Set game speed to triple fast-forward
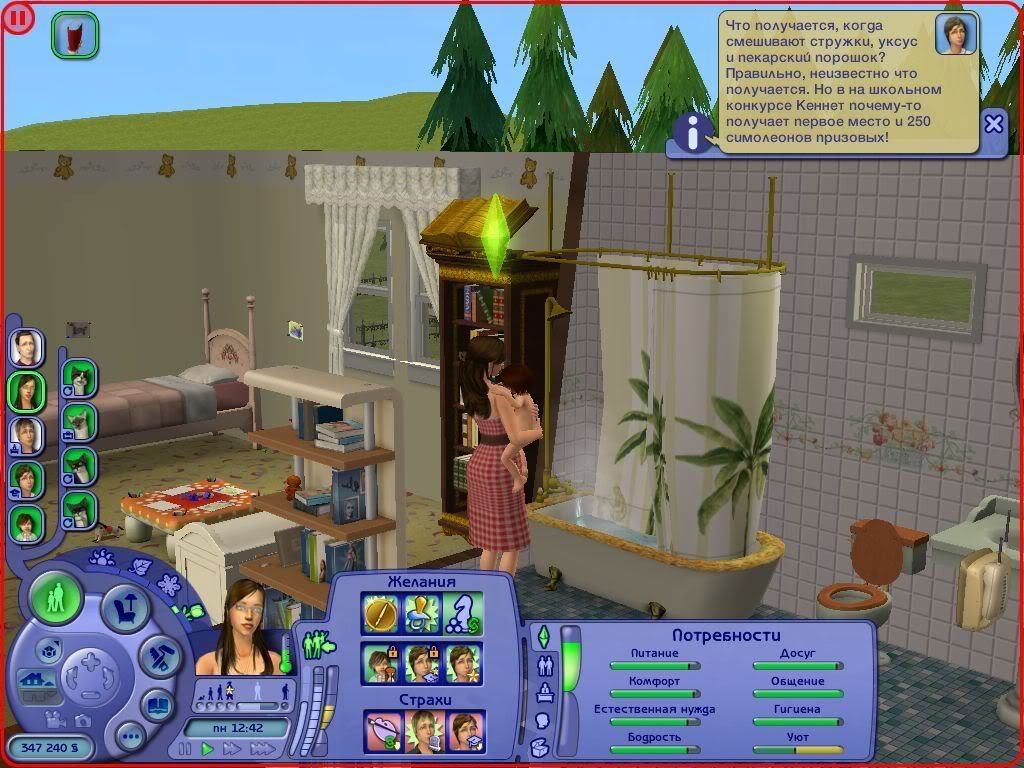The height and width of the screenshot is (768, 1024). tap(263, 748)
